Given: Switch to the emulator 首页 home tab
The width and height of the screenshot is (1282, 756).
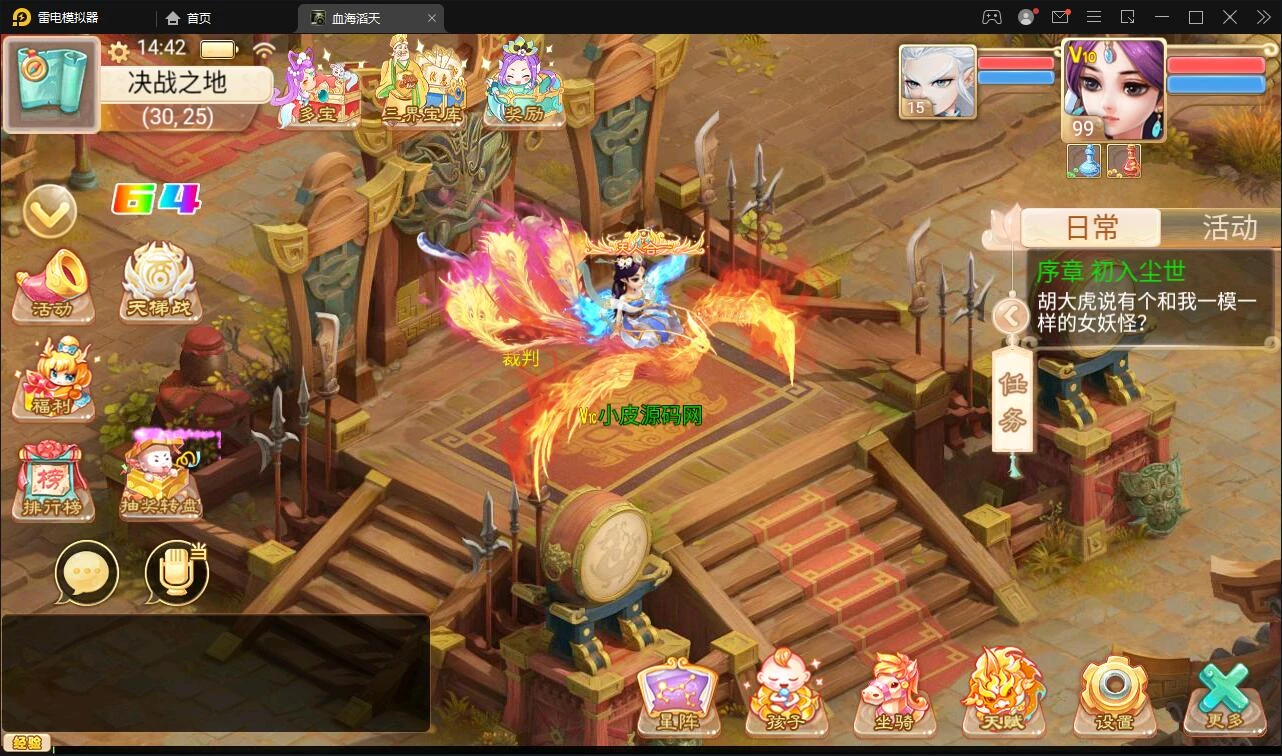Looking at the screenshot, I should pos(189,18).
